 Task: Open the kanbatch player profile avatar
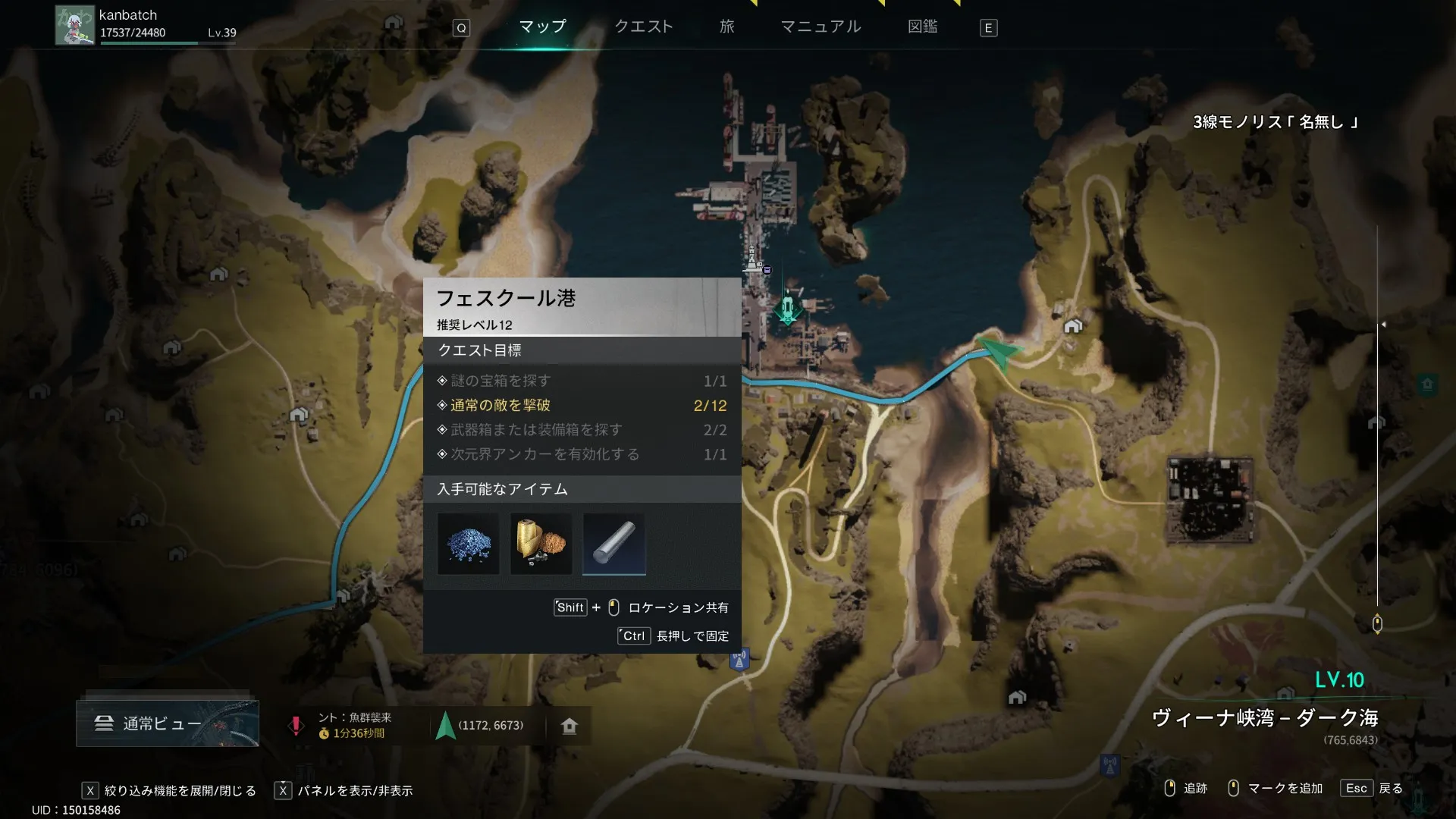point(74,26)
